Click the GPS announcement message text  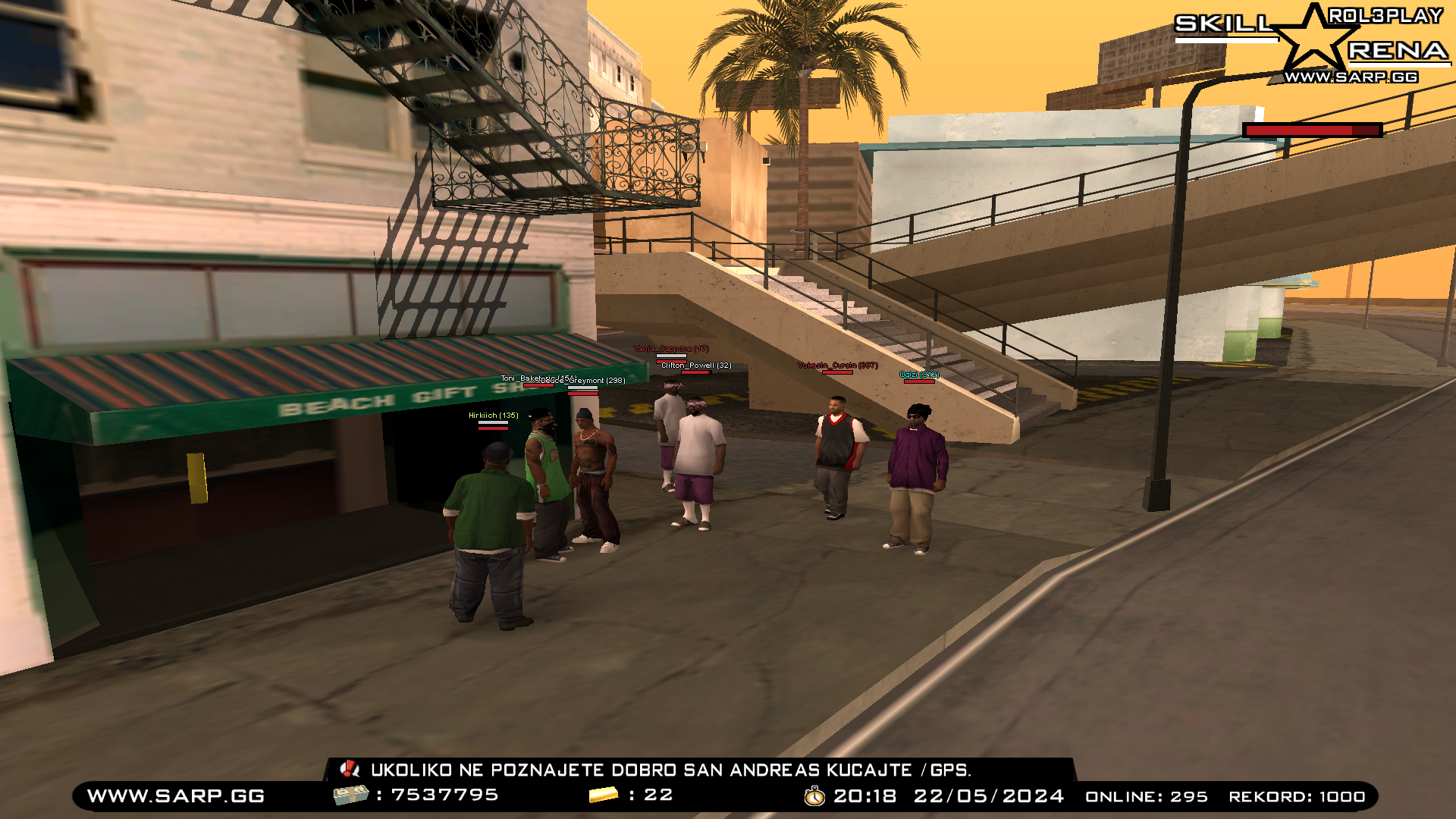(670, 770)
